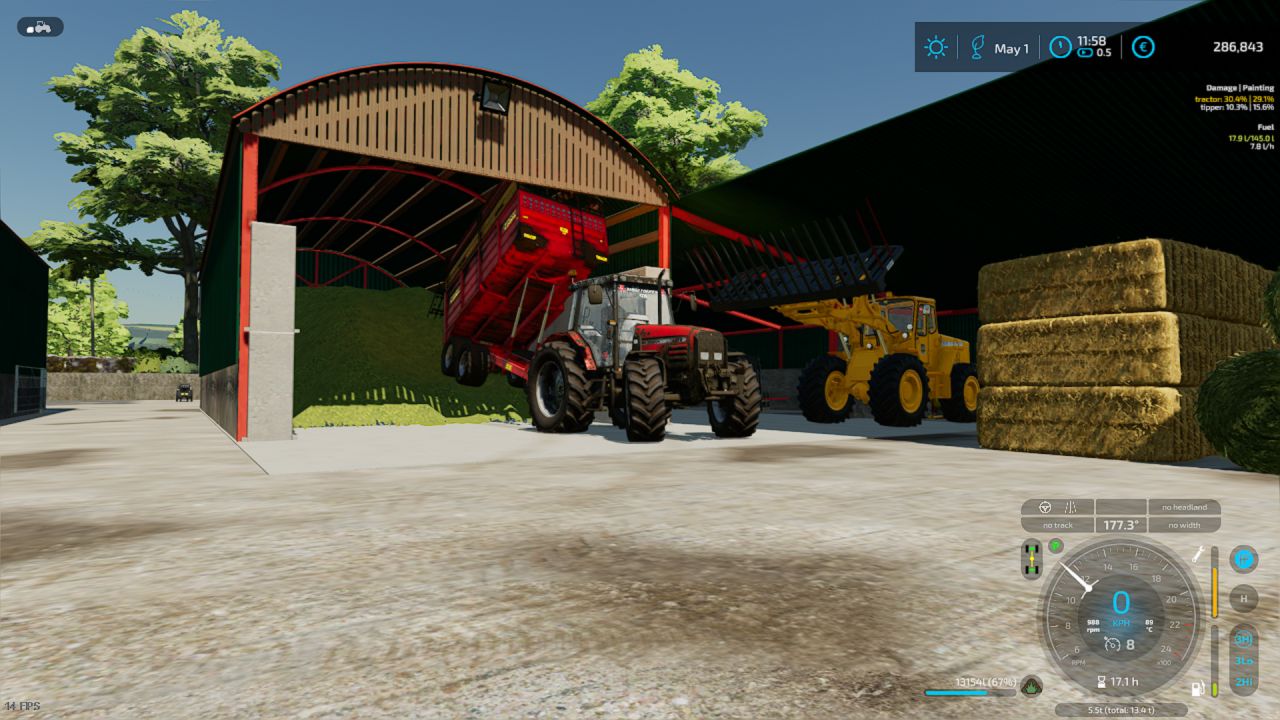Open the 'no track' guidance selector
This screenshot has width=1280, height=720.
(1057, 525)
